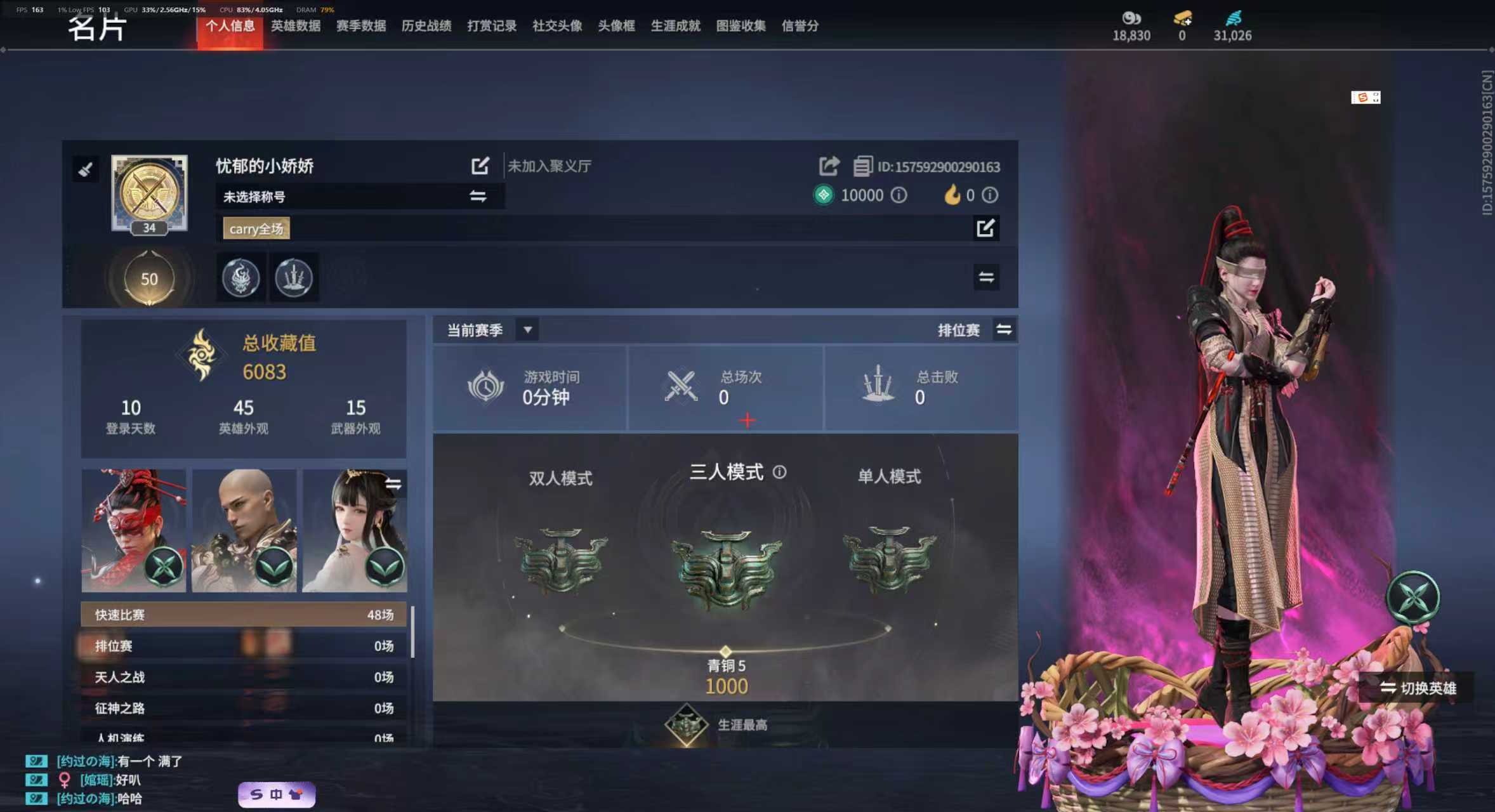Go to the 社交头像 tab

click(x=557, y=26)
